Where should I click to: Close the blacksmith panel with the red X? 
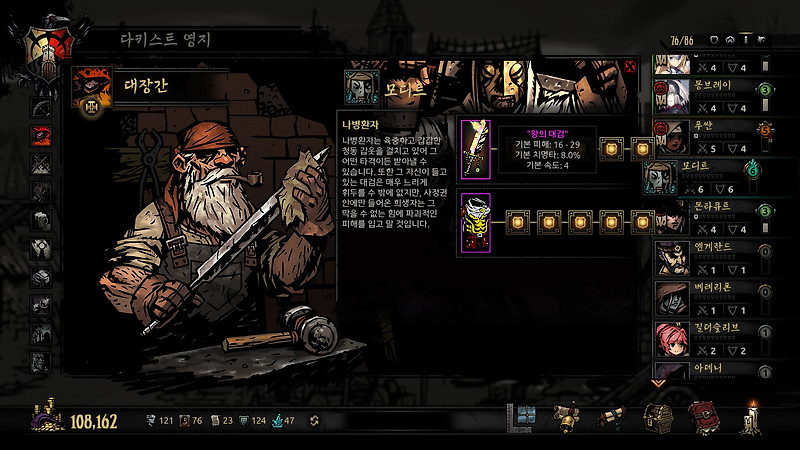point(629,67)
